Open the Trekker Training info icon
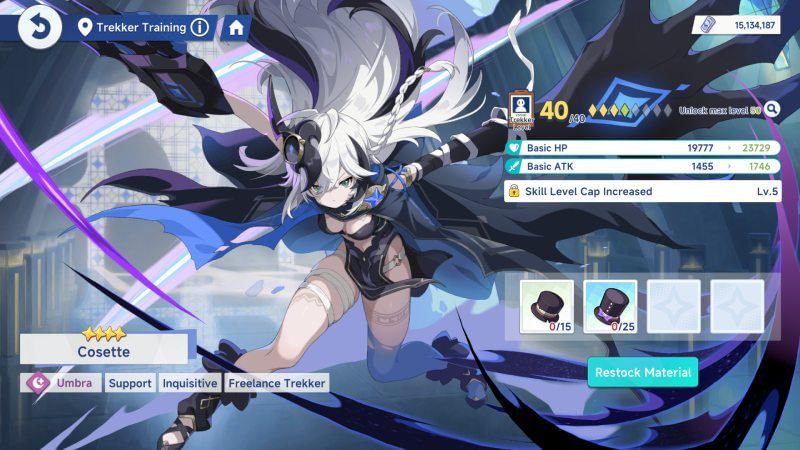 [200, 27]
